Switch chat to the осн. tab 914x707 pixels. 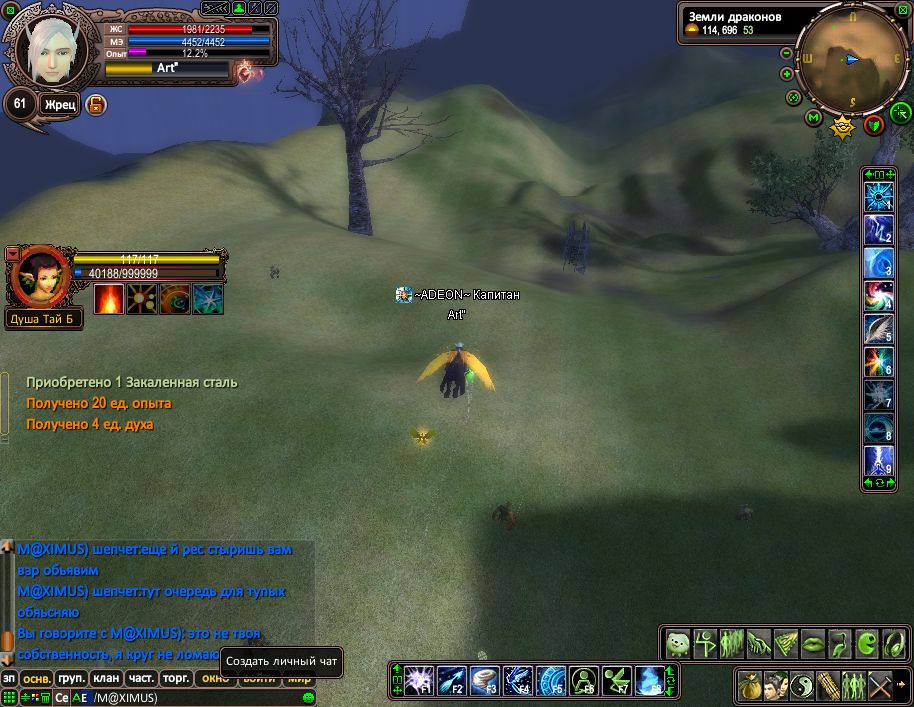click(x=37, y=678)
